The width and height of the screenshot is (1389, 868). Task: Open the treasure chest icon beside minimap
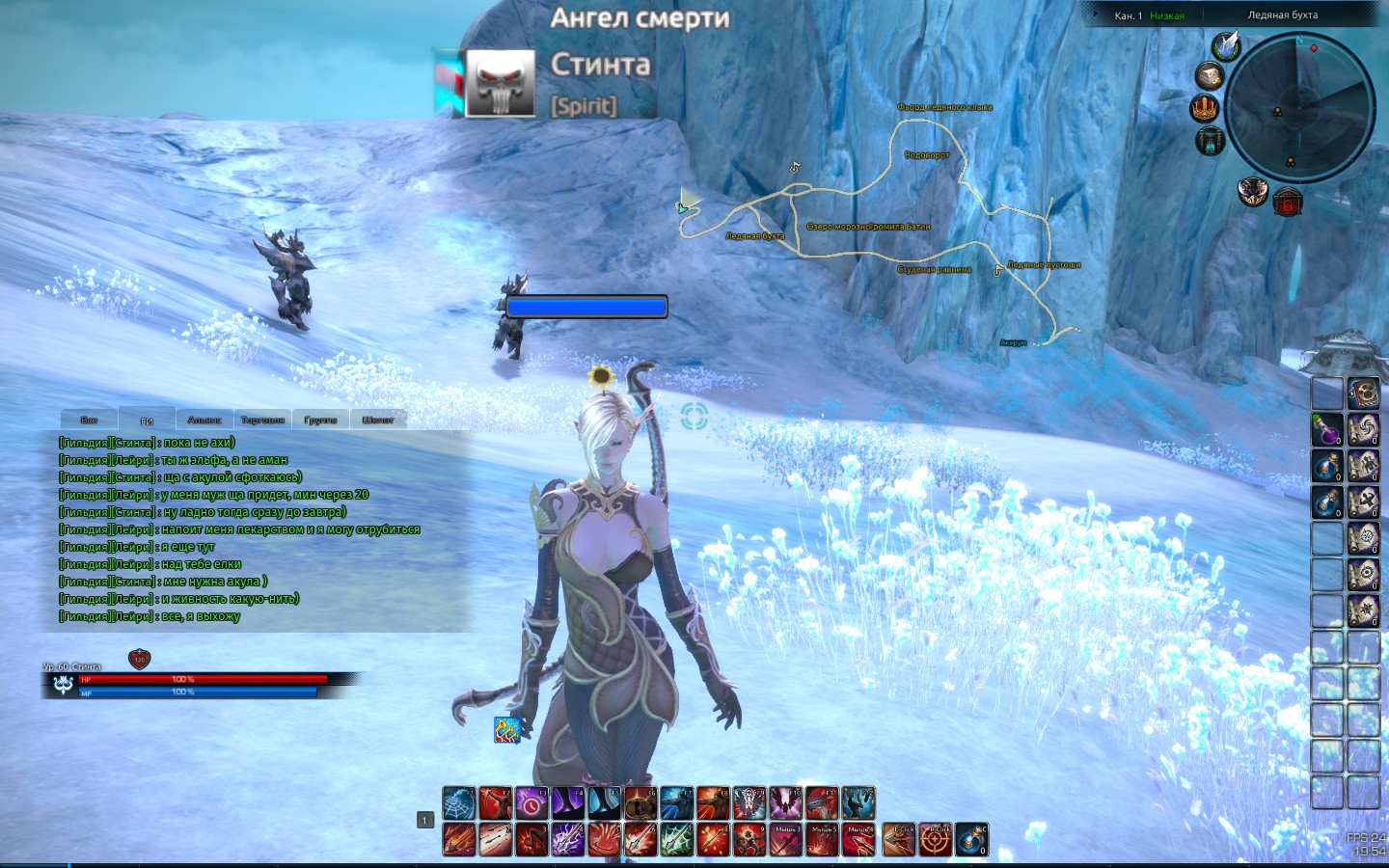[x=1210, y=75]
